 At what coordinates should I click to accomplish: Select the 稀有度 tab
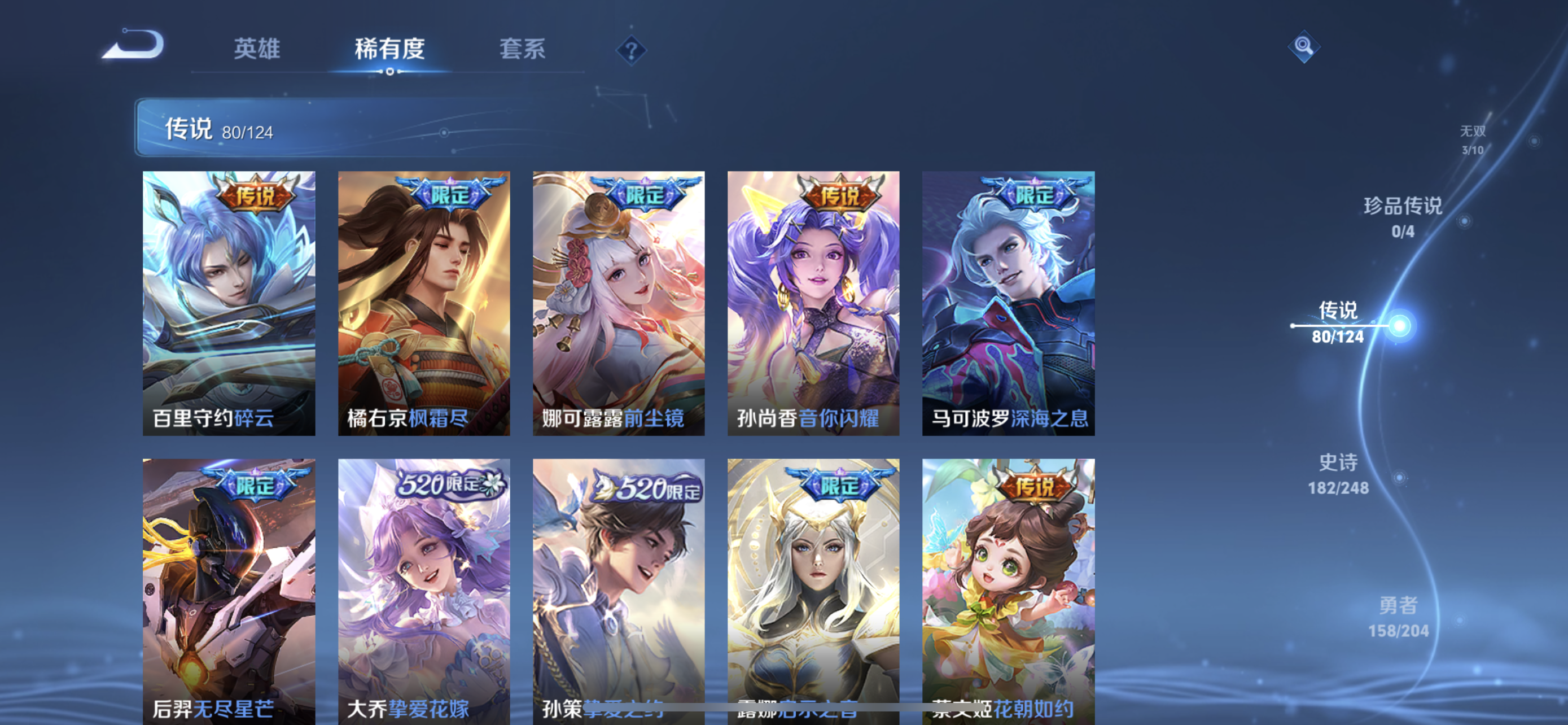(x=389, y=49)
